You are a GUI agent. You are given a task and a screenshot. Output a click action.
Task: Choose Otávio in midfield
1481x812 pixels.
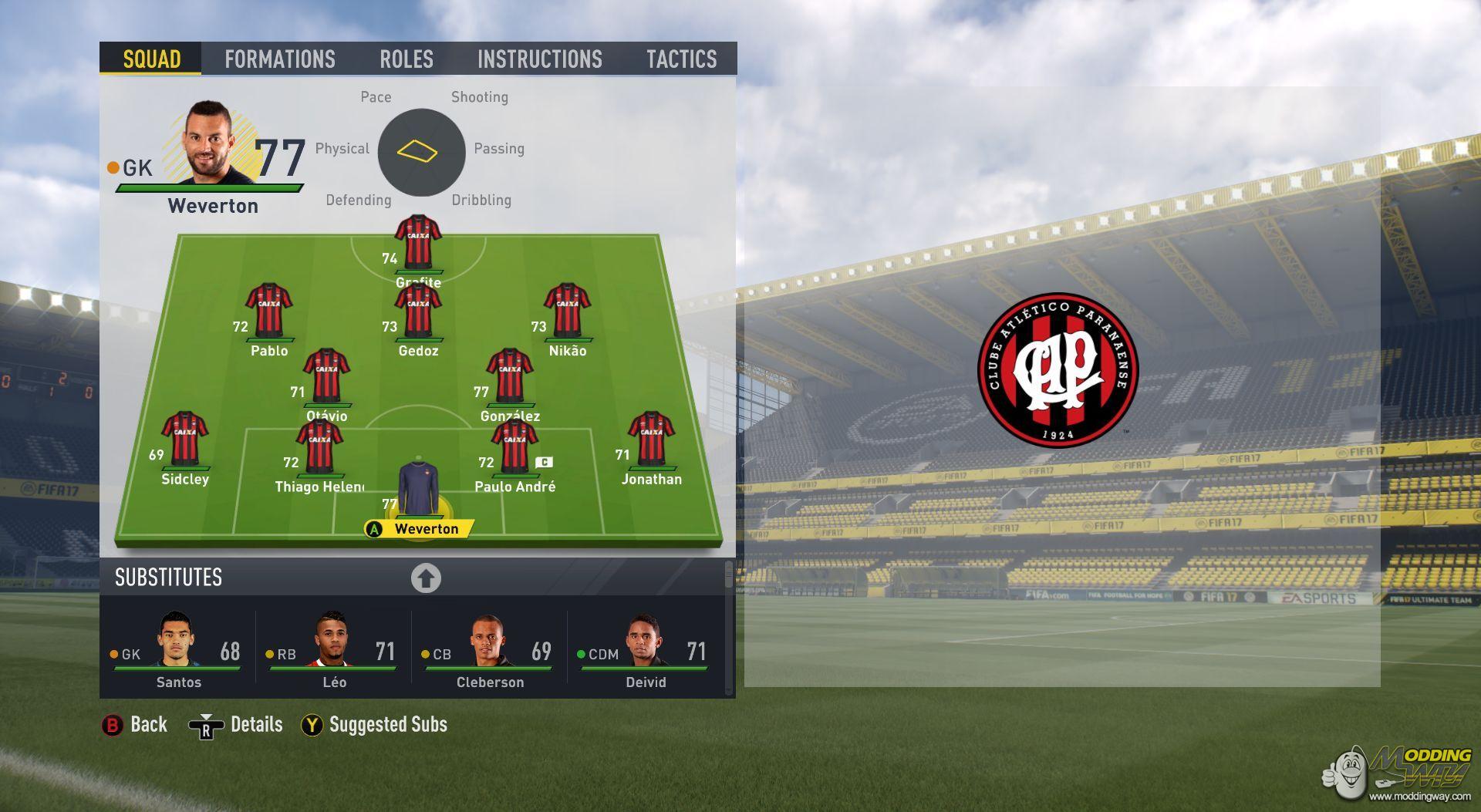click(x=327, y=376)
